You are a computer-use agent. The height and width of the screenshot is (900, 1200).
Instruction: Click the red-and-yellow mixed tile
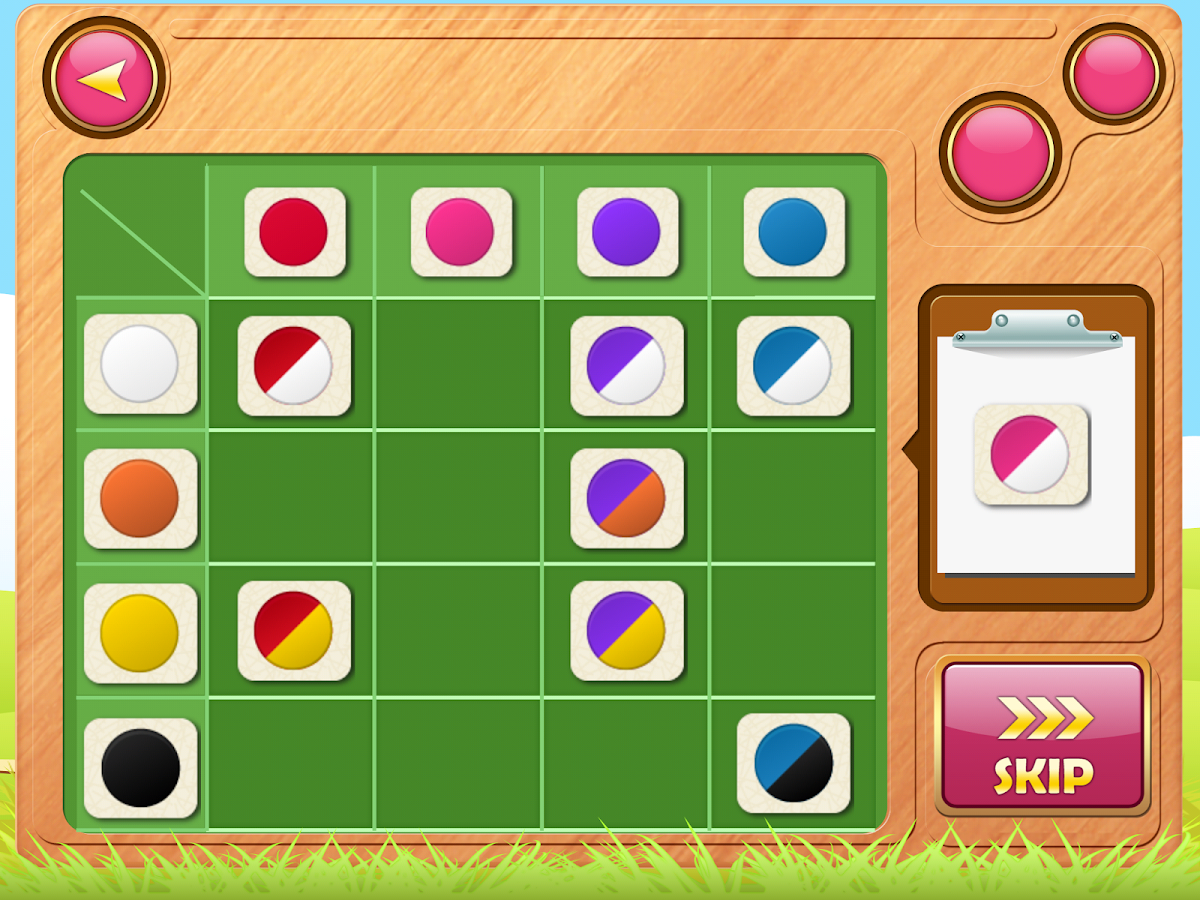point(294,631)
